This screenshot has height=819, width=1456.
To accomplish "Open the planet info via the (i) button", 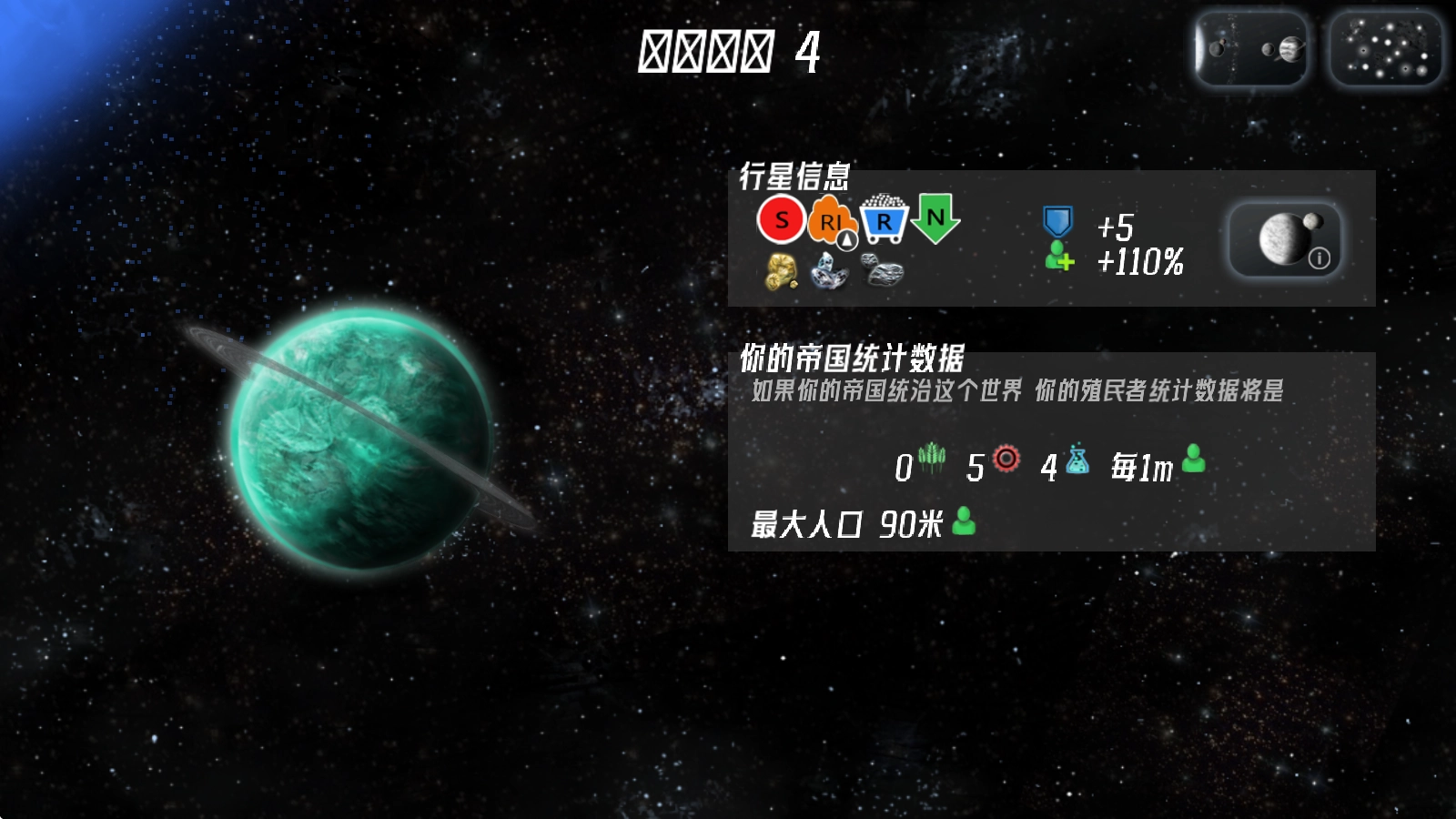I will 1319,257.
